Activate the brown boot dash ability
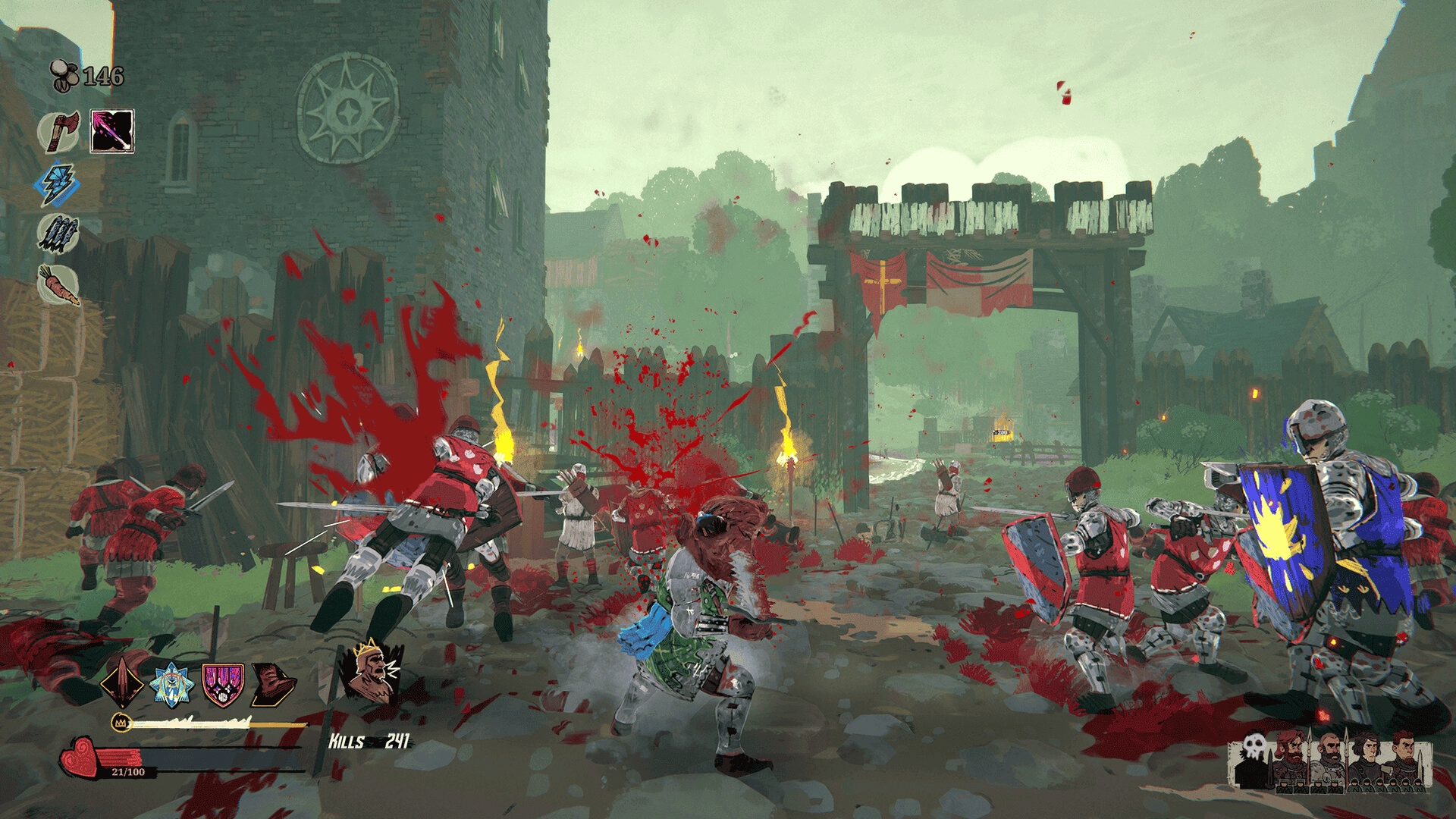 tap(273, 684)
